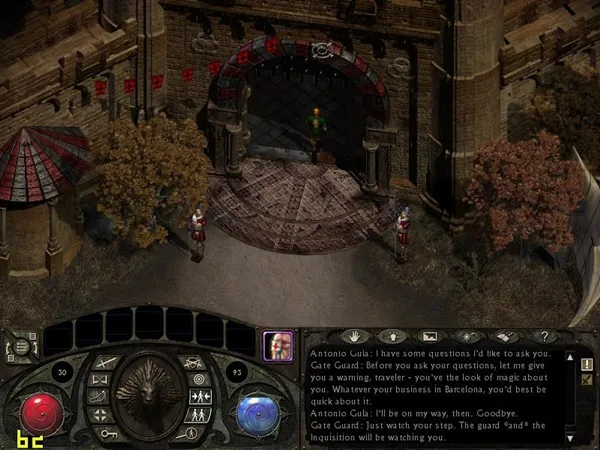The image size is (600, 450).
Task: Select the people-gathering formation icon
Action: (x=198, y=397)
